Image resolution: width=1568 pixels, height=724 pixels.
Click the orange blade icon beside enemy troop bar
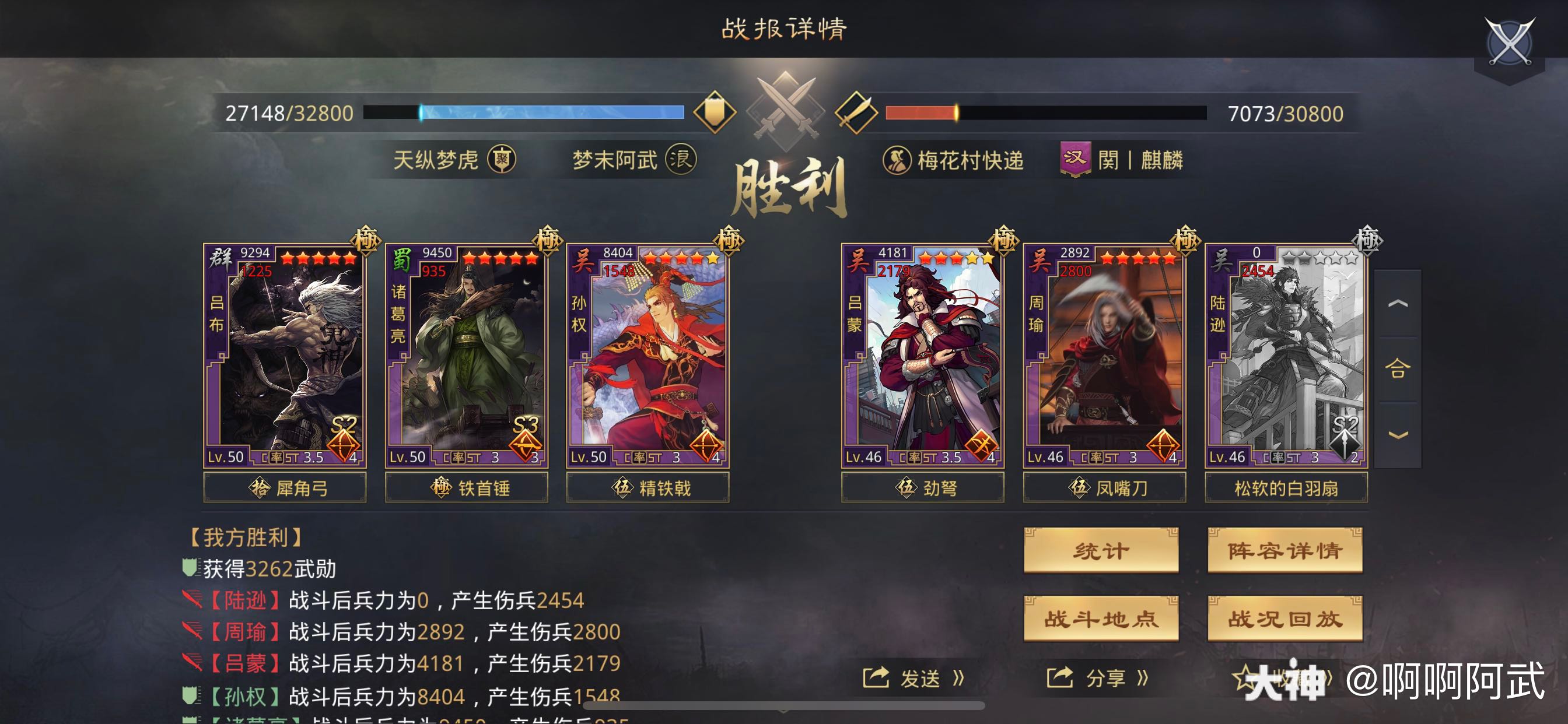[x=859, y=111]
